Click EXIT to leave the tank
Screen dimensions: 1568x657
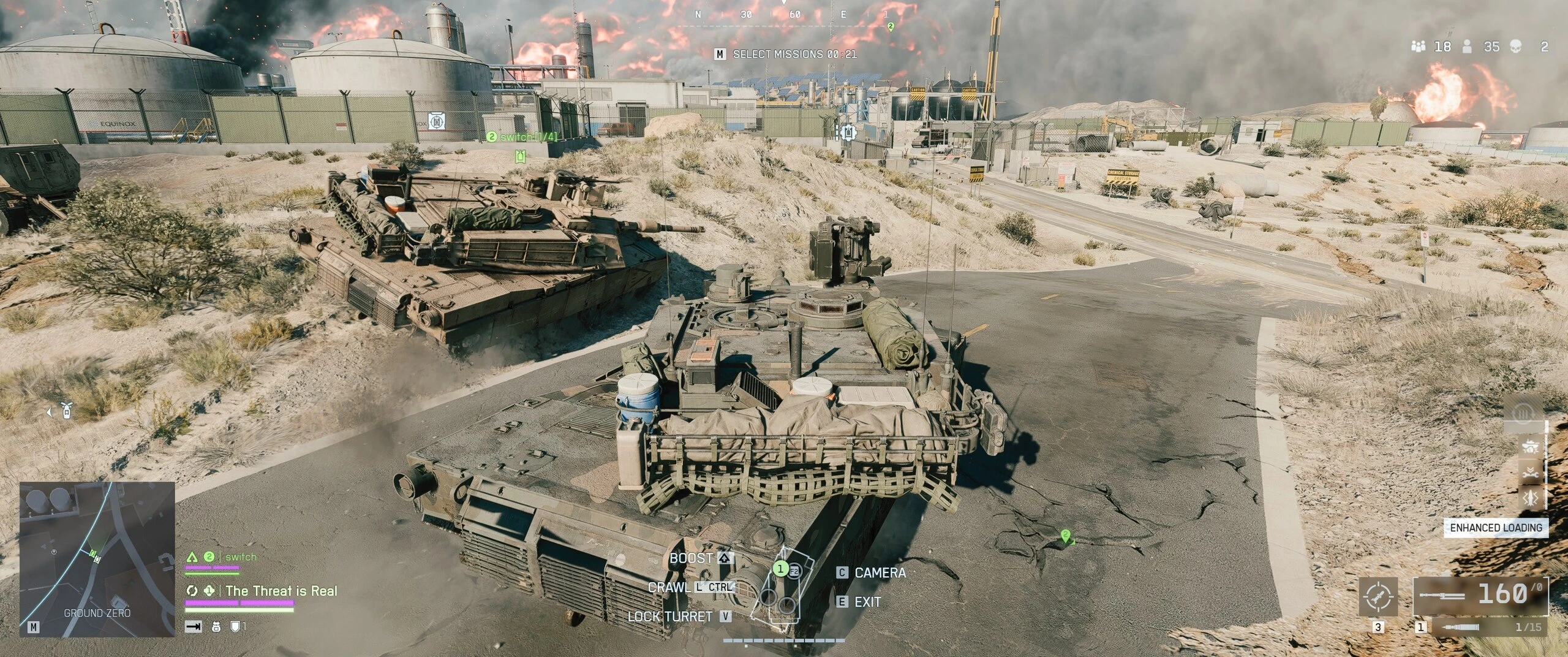tap(859, 602)
